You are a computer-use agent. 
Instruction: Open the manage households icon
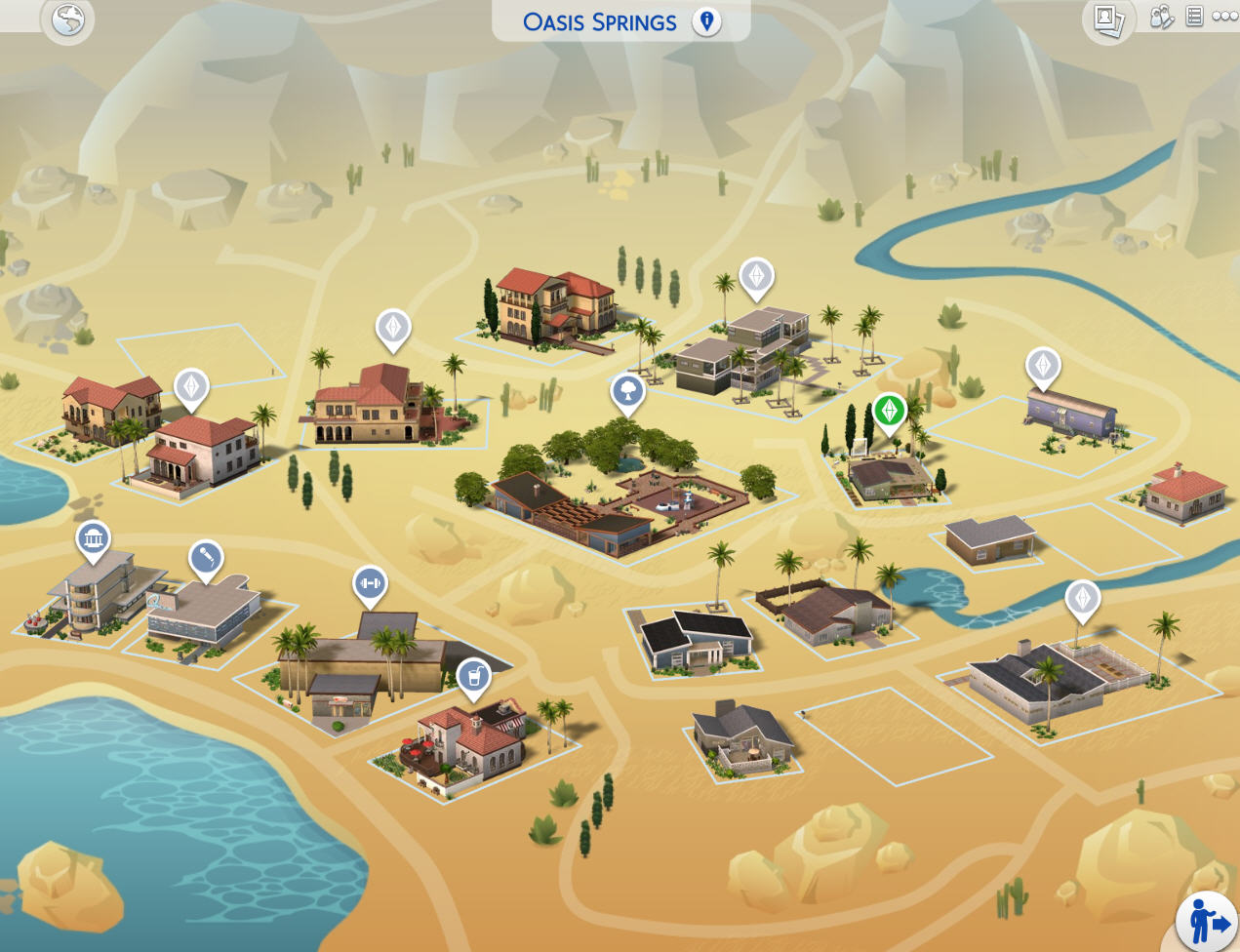[1161, 17]
